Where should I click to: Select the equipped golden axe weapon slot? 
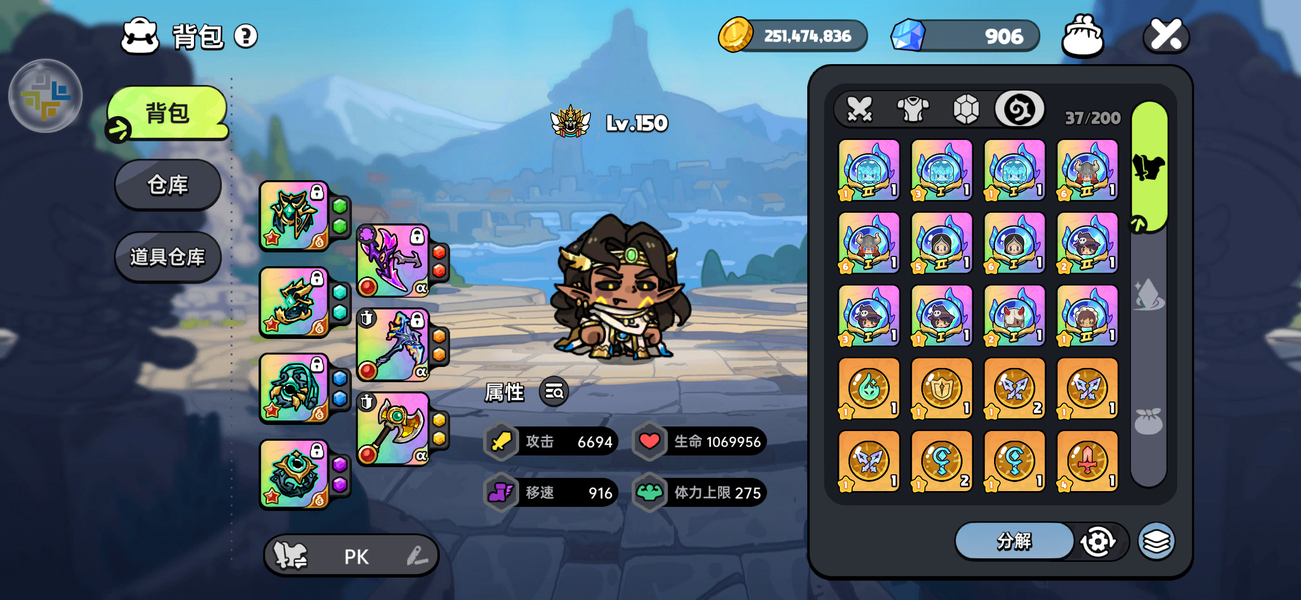pyautogui.click(x=393, y=429)
